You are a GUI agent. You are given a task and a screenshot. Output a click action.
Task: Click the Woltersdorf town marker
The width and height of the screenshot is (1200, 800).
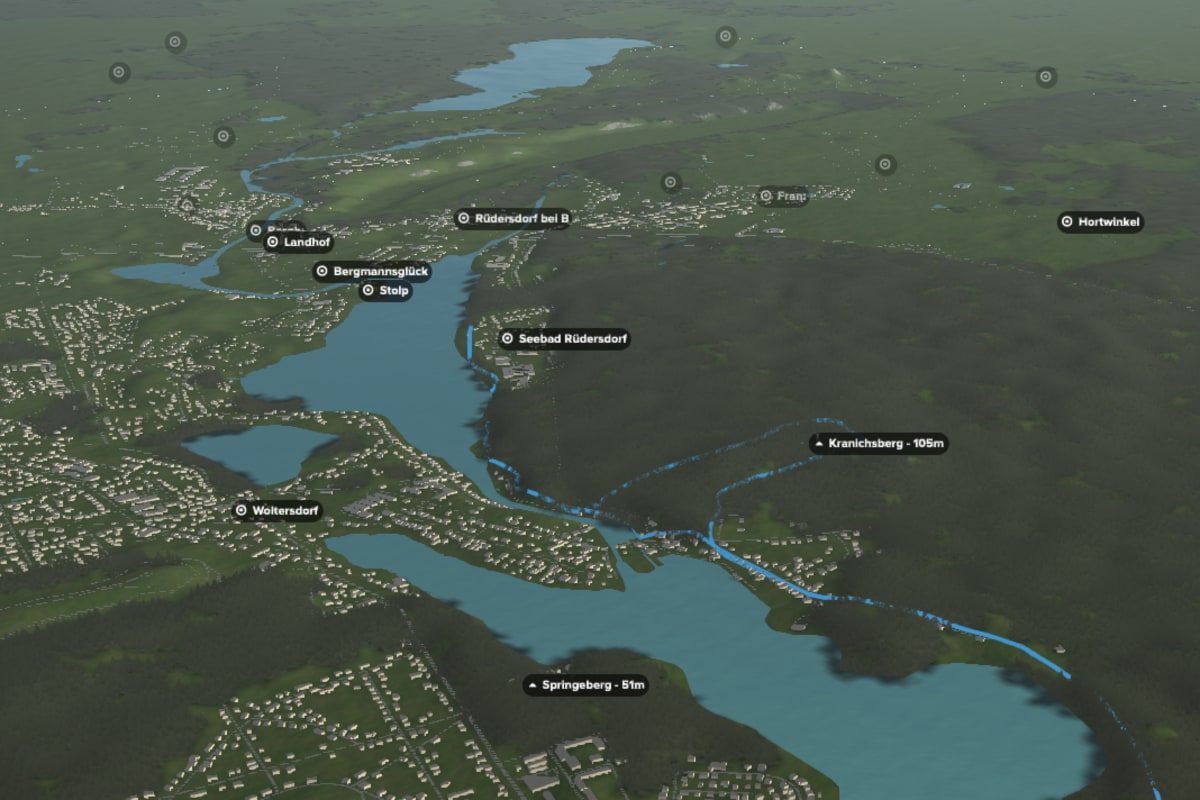[x=278, y=511]
